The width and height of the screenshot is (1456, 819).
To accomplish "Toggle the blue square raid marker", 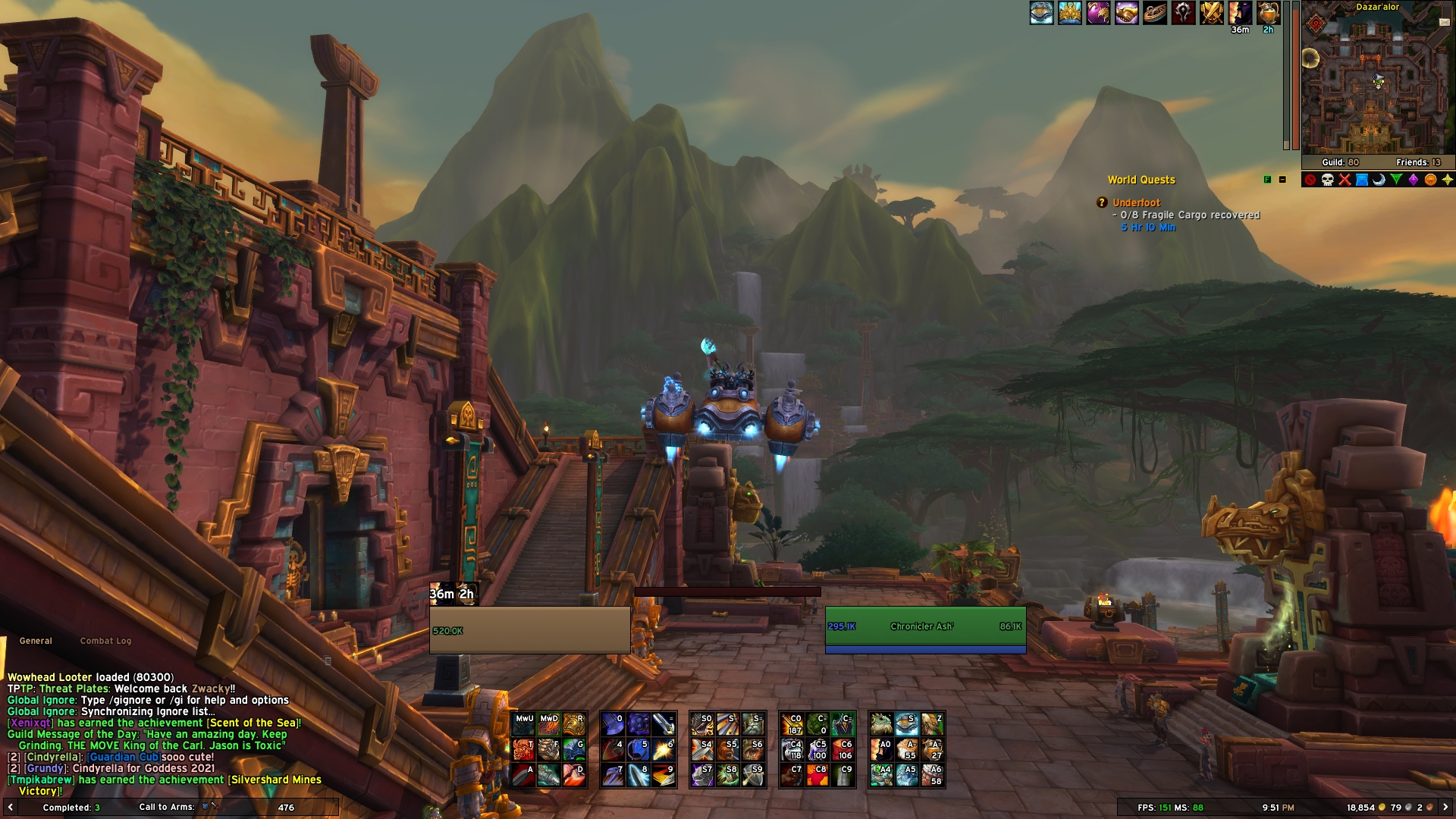I will point(1362,179).
